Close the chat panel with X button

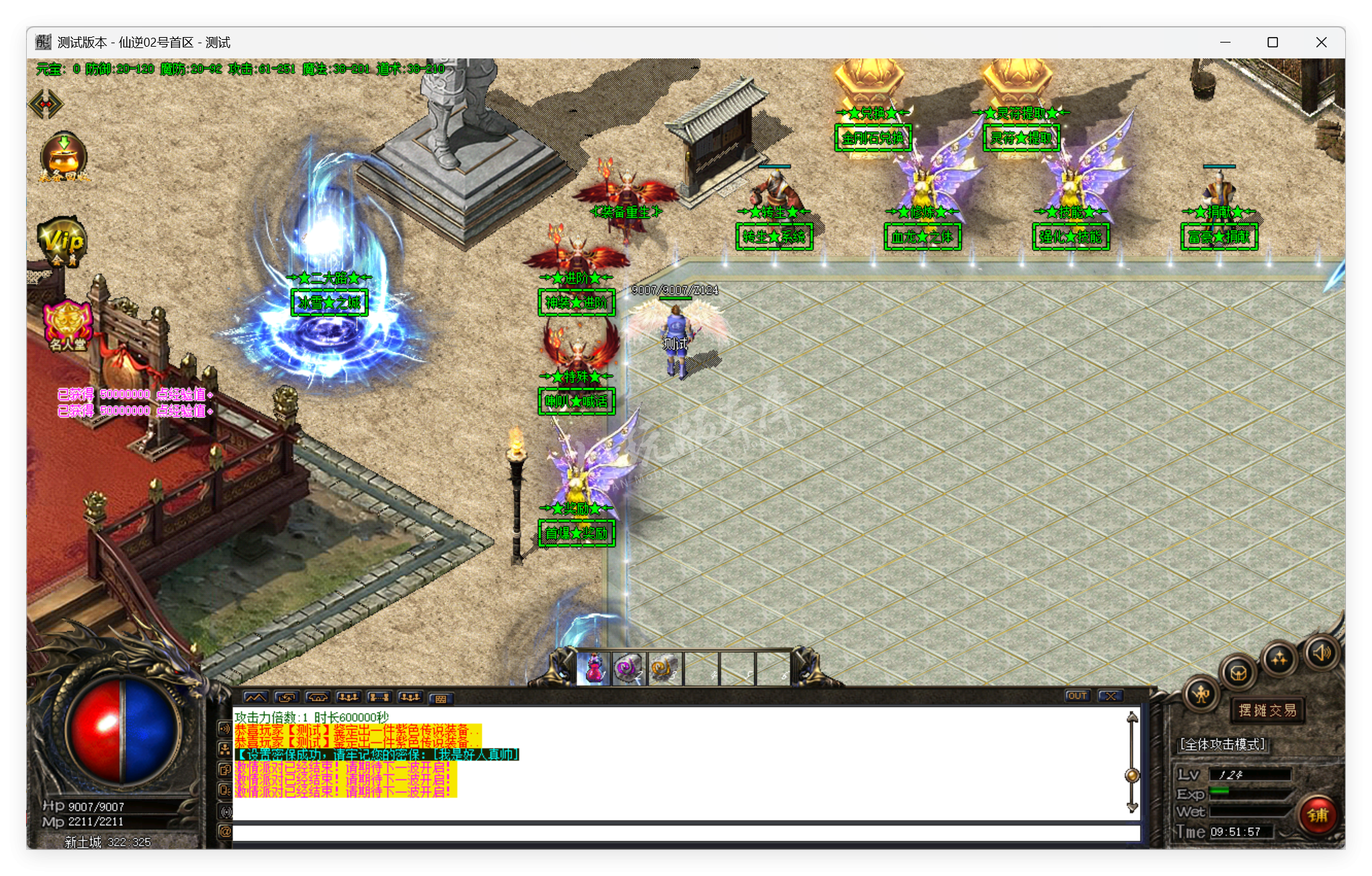(x=1110, y=696)
